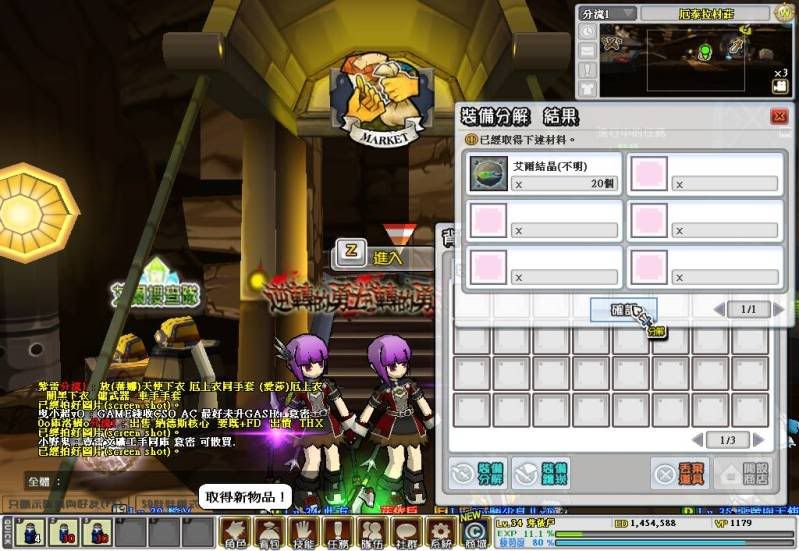Open the mail envelope icon beside minimap
Screen dimensions: 799x551
pyautogui.click(x=588, y=51)
